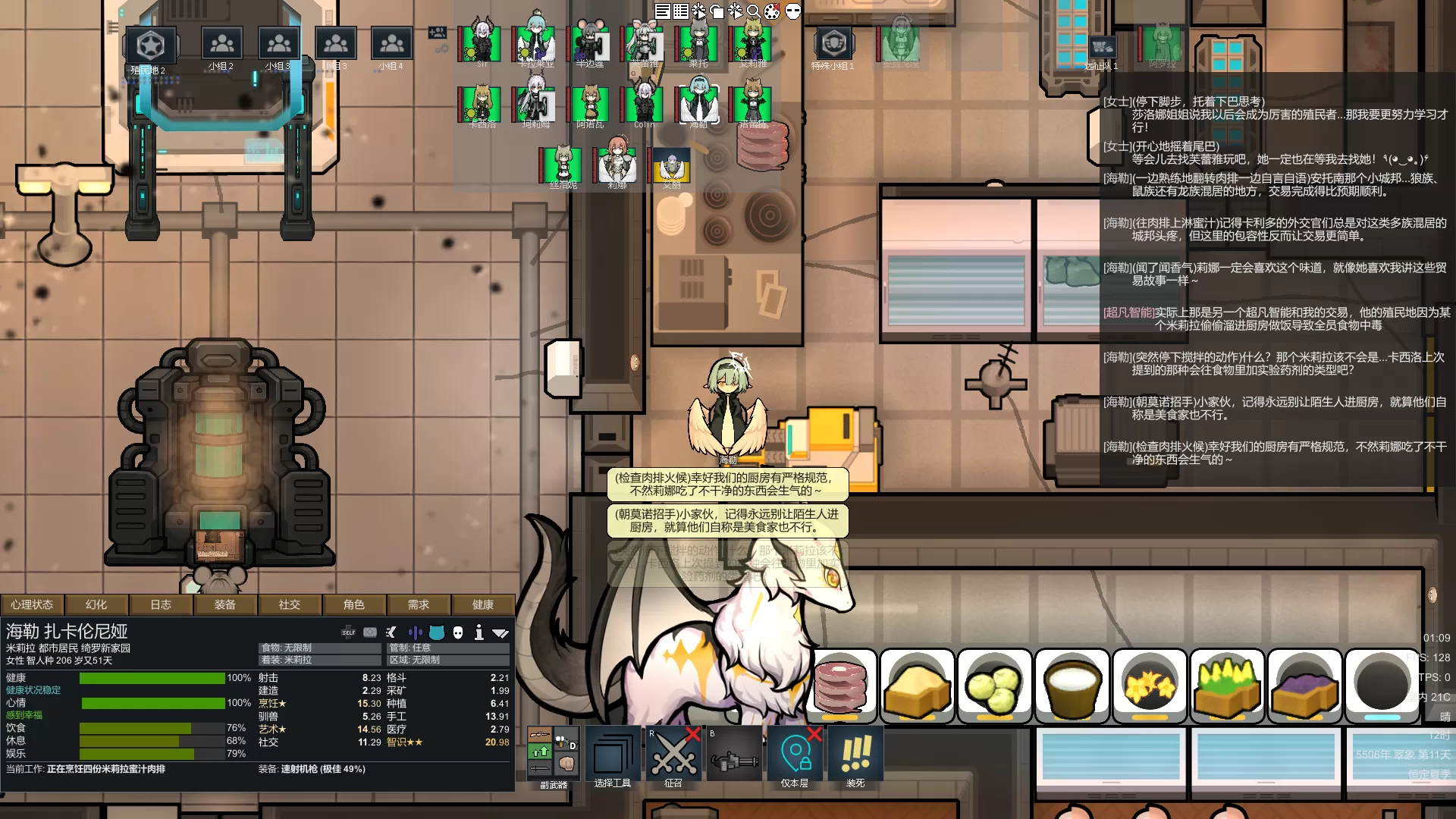Open the info 'i' icon for 海勒
The height and width of the screenshot is (819, 1456).
(x=479, y=632)
